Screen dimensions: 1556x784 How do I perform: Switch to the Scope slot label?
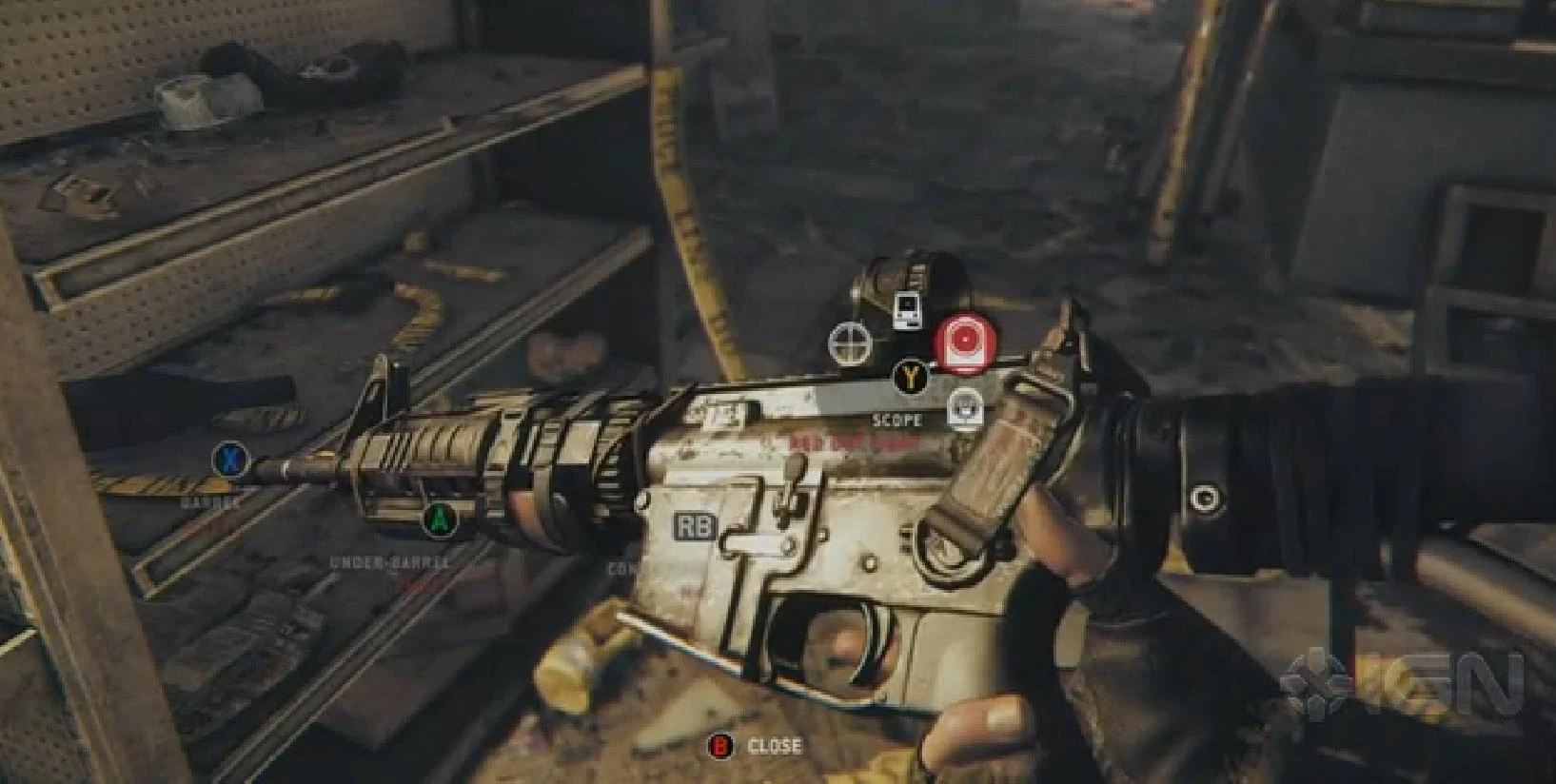pos(895,419)
